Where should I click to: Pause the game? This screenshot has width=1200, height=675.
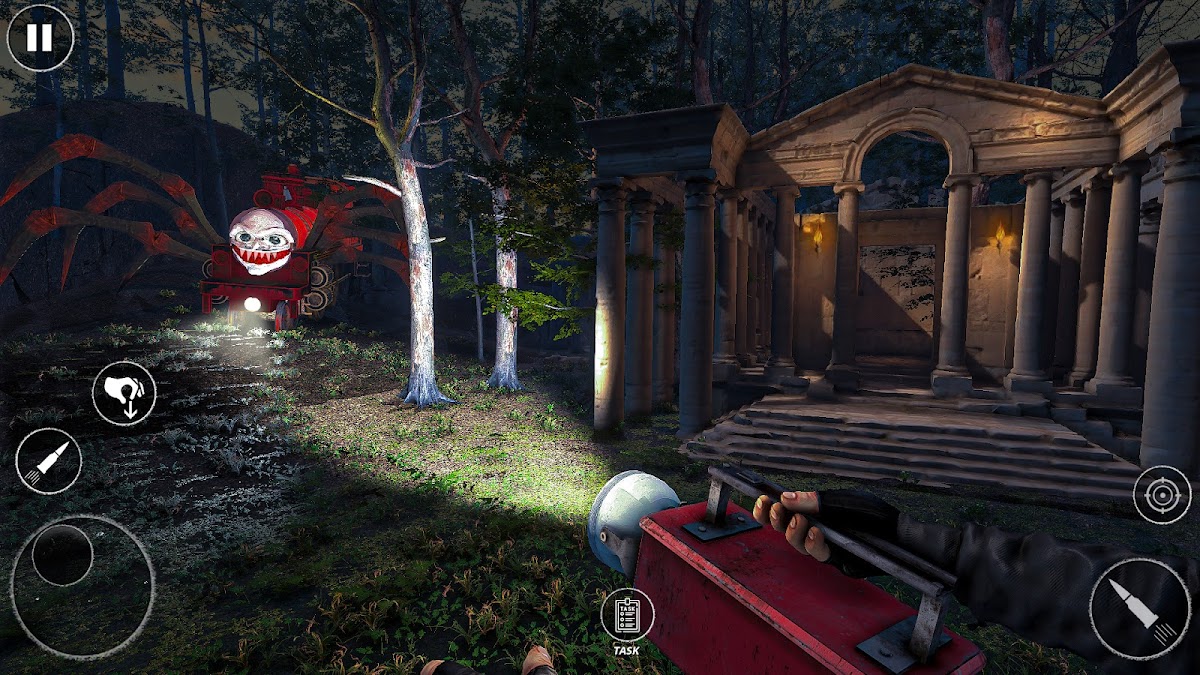point(40,38)
